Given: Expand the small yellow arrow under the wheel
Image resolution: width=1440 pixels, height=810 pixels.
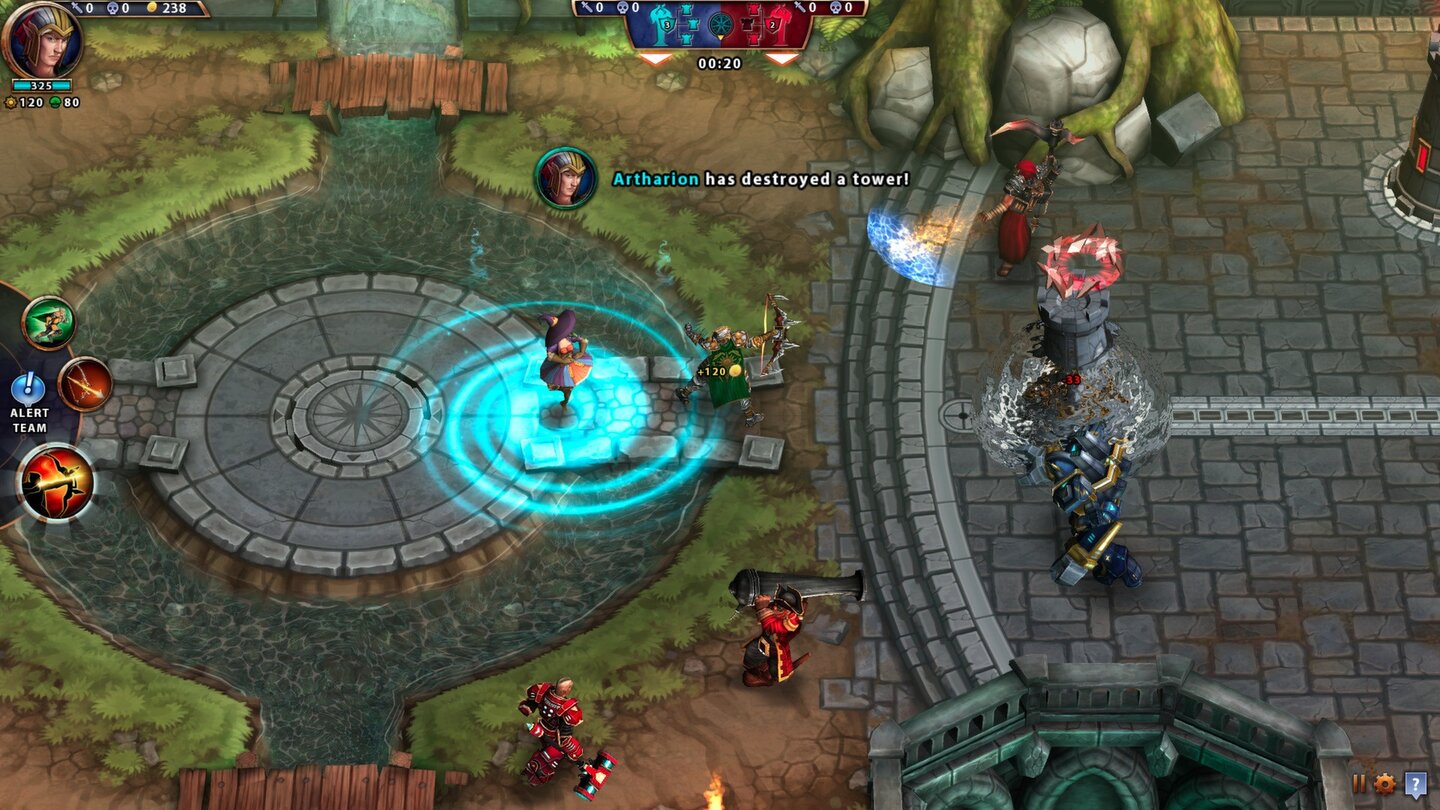Looking at the screenshot, I should pyautogui.click(x=721, y=37).
